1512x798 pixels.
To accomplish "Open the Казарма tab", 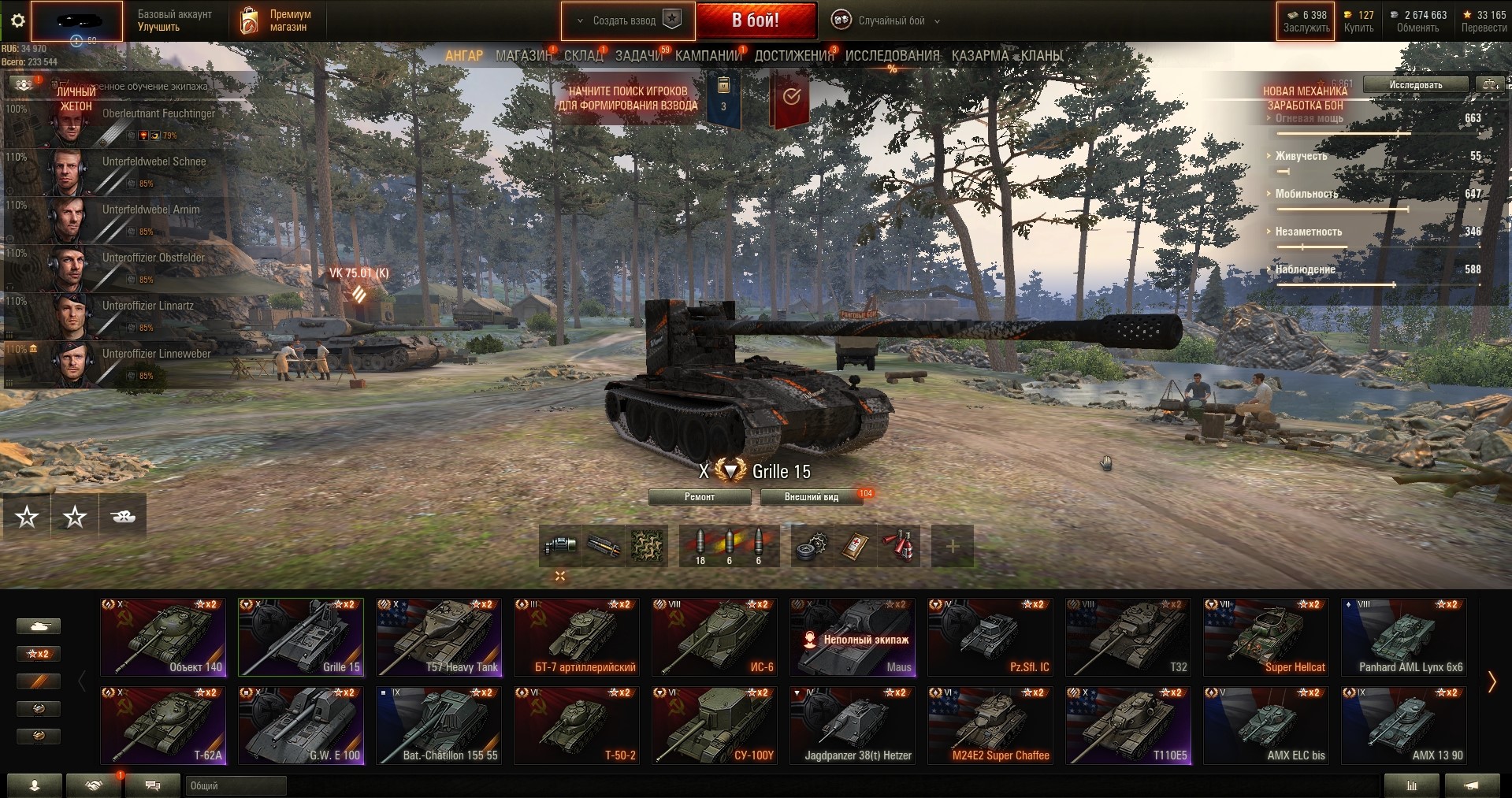I will pyautogui.click(x=979, y=56).
